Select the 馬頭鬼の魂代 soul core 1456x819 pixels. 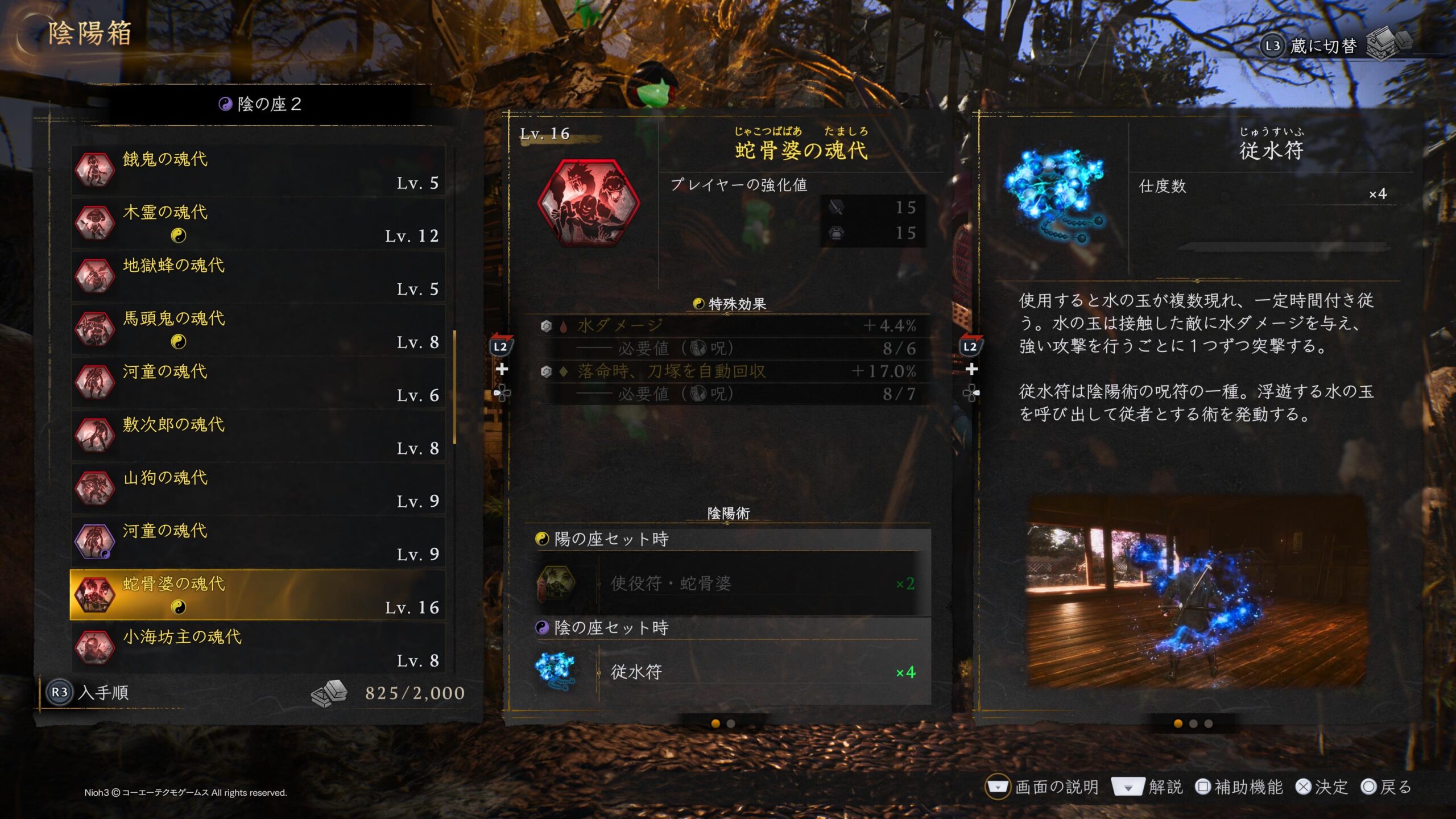(x=258, y=329)
